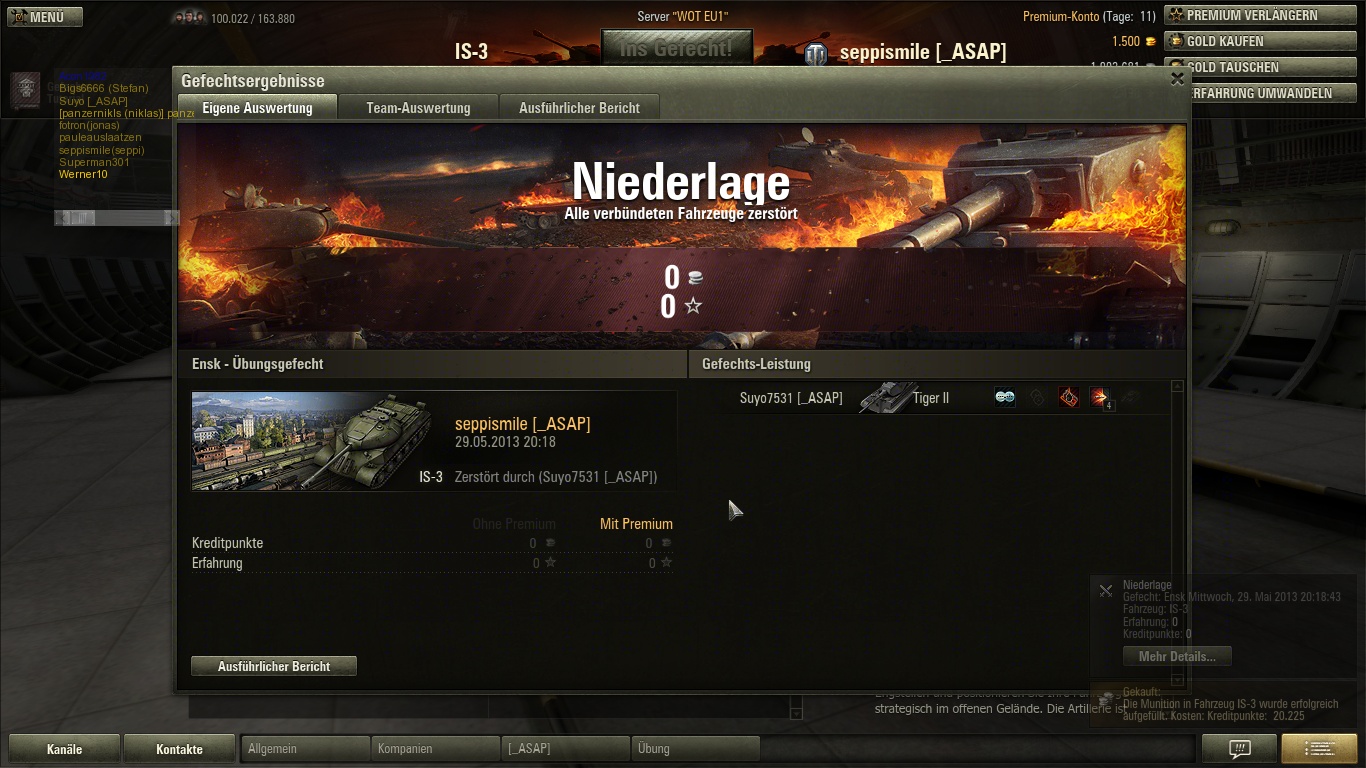
Task: Dismiss the Niederlage notification popup
Action: 1105,591
